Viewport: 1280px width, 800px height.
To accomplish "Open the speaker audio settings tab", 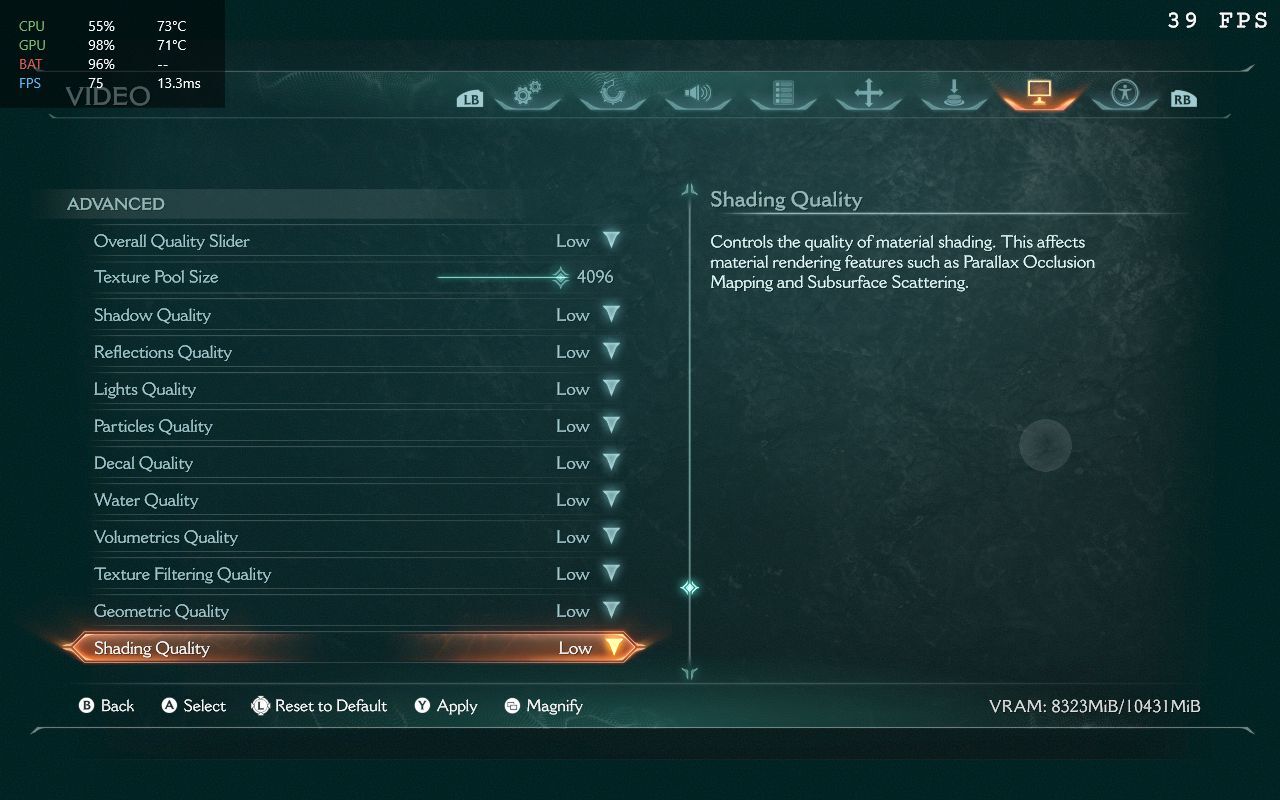I will (697, 94).
